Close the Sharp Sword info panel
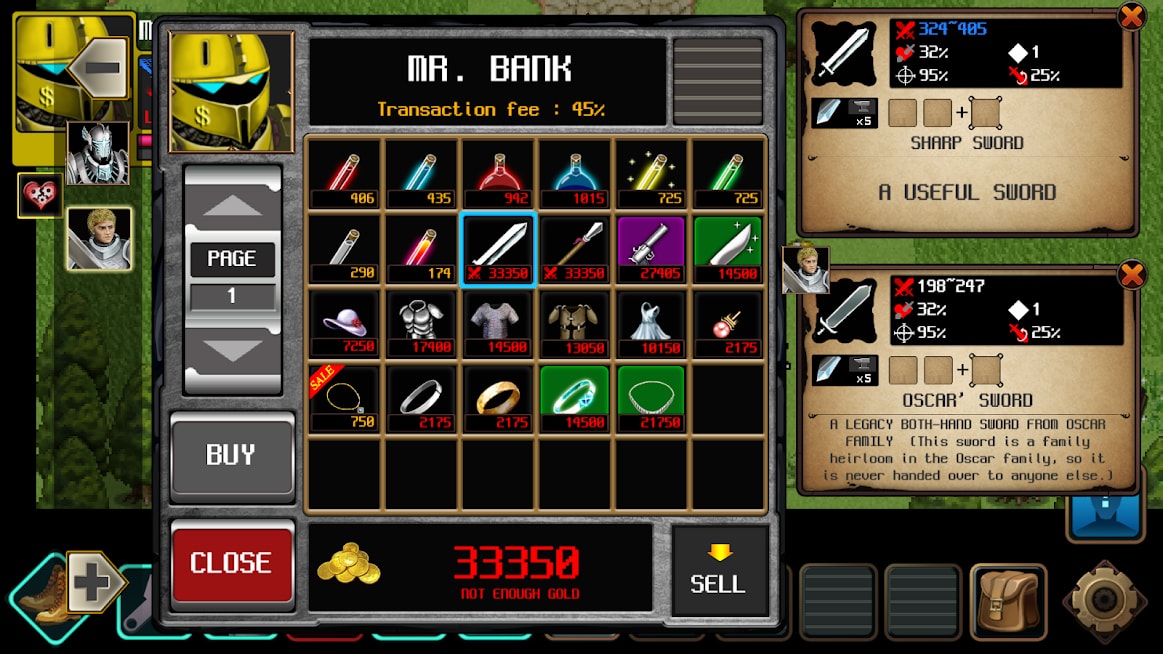Screen dimensions: 1163x654 click(x=1131, y=17)
